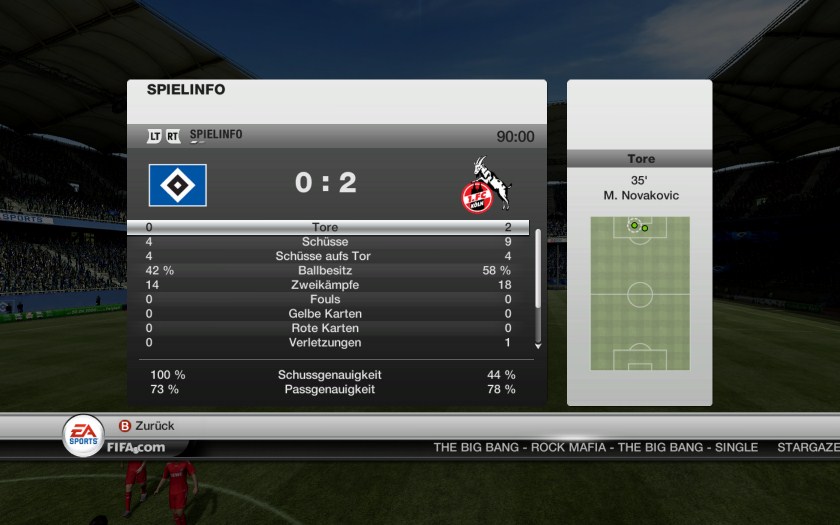Select the Zweikämpfe statistics row

[x=326, y=285]
